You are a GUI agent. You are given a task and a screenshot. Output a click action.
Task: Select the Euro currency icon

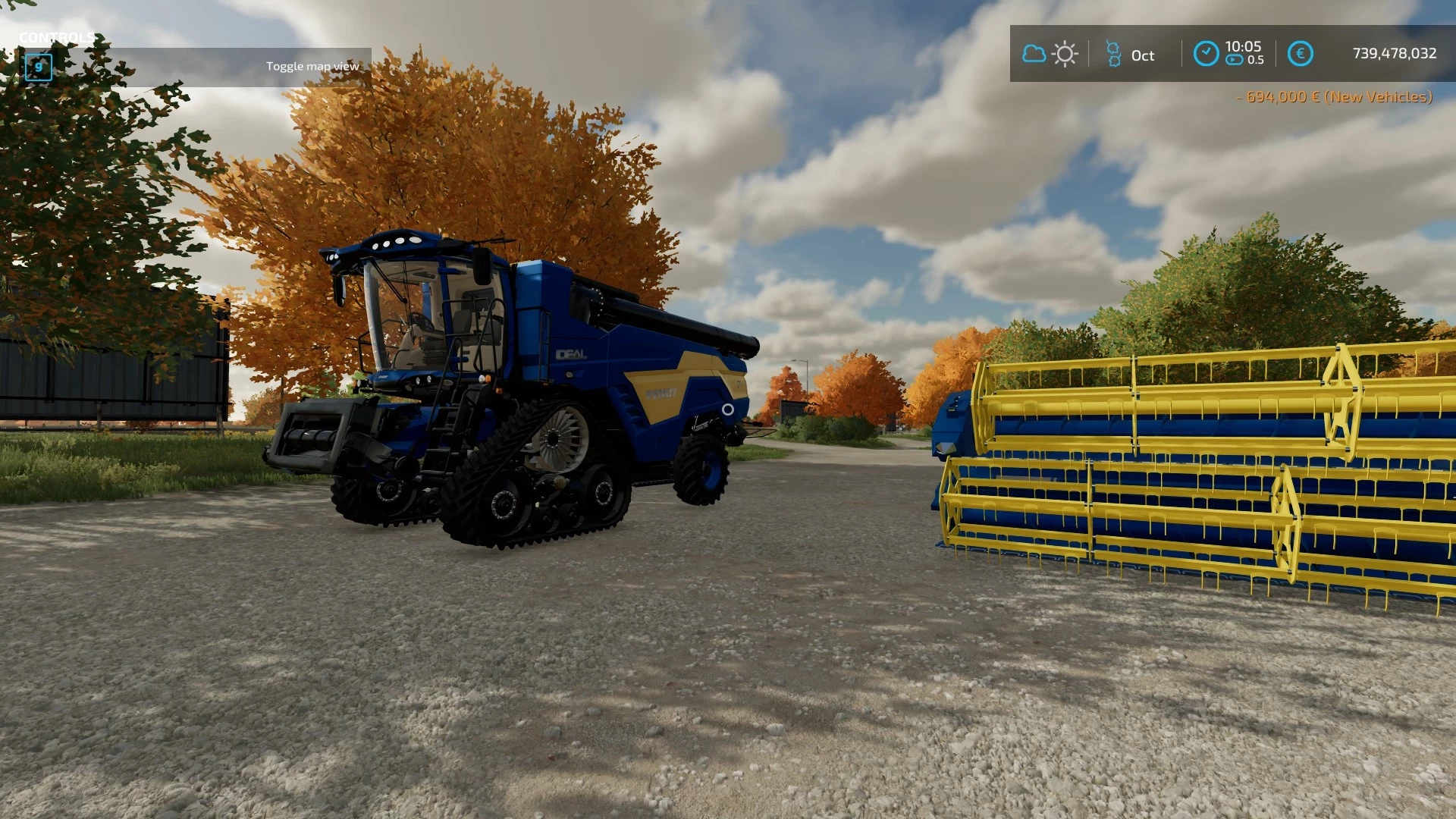point(1301,53)
